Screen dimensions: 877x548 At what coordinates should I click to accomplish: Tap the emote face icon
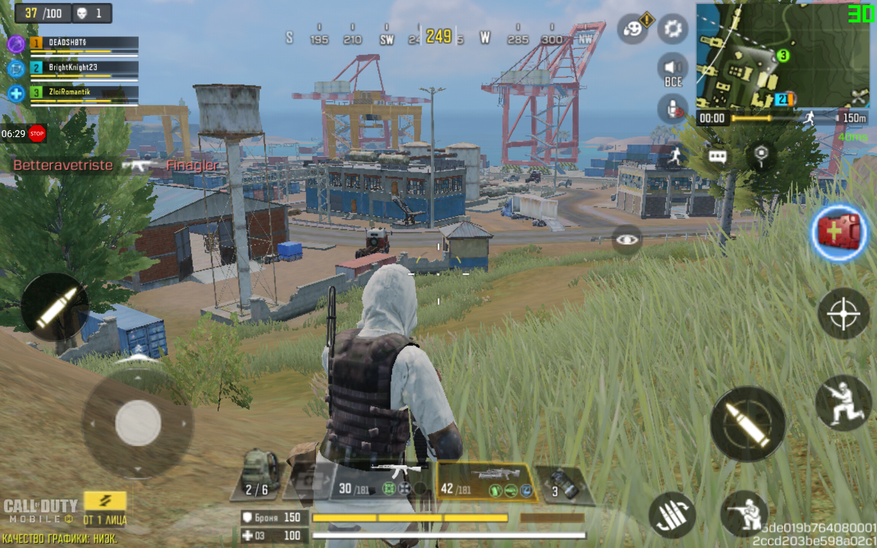coord(632,28)
